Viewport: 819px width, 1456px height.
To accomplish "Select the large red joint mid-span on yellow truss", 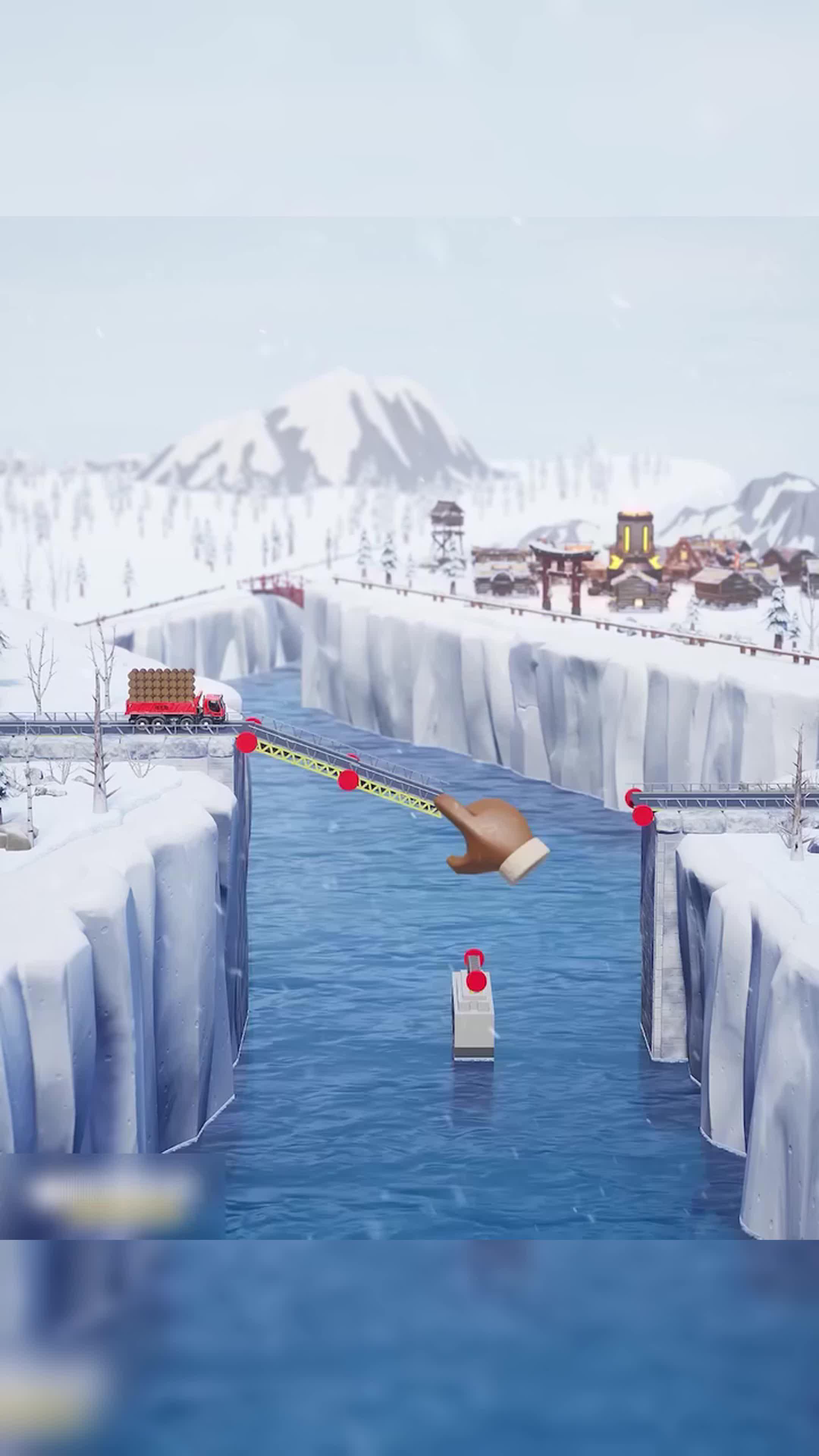I will [348, 781].
